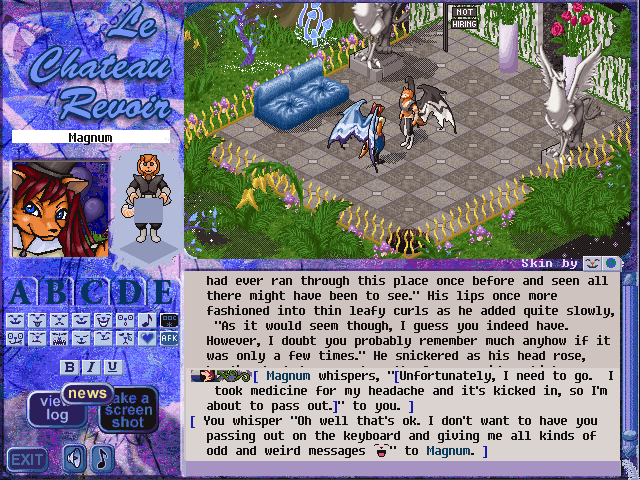Click the cat face icon beside Skin by

592,263
